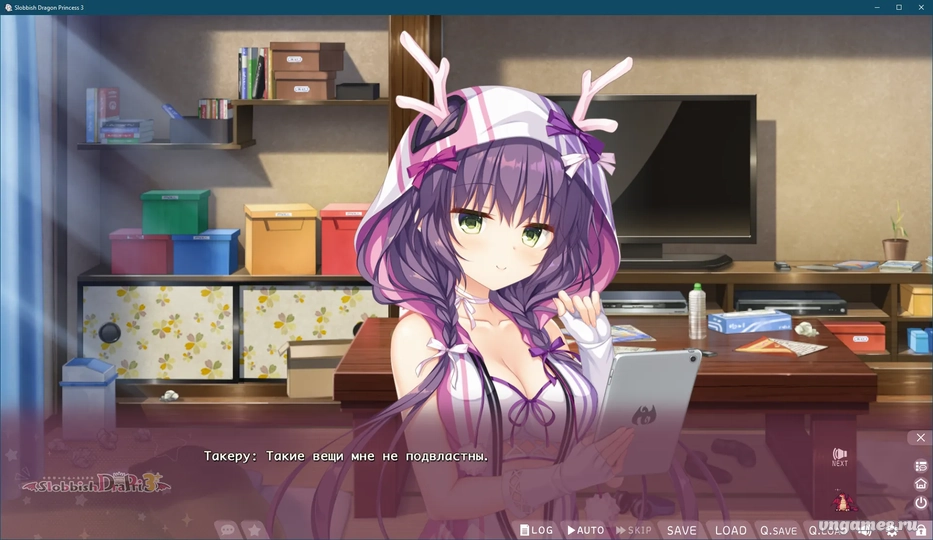The image size is (933, 540).
Task: Open settings via the gear icon
Action: click(892, 531)
